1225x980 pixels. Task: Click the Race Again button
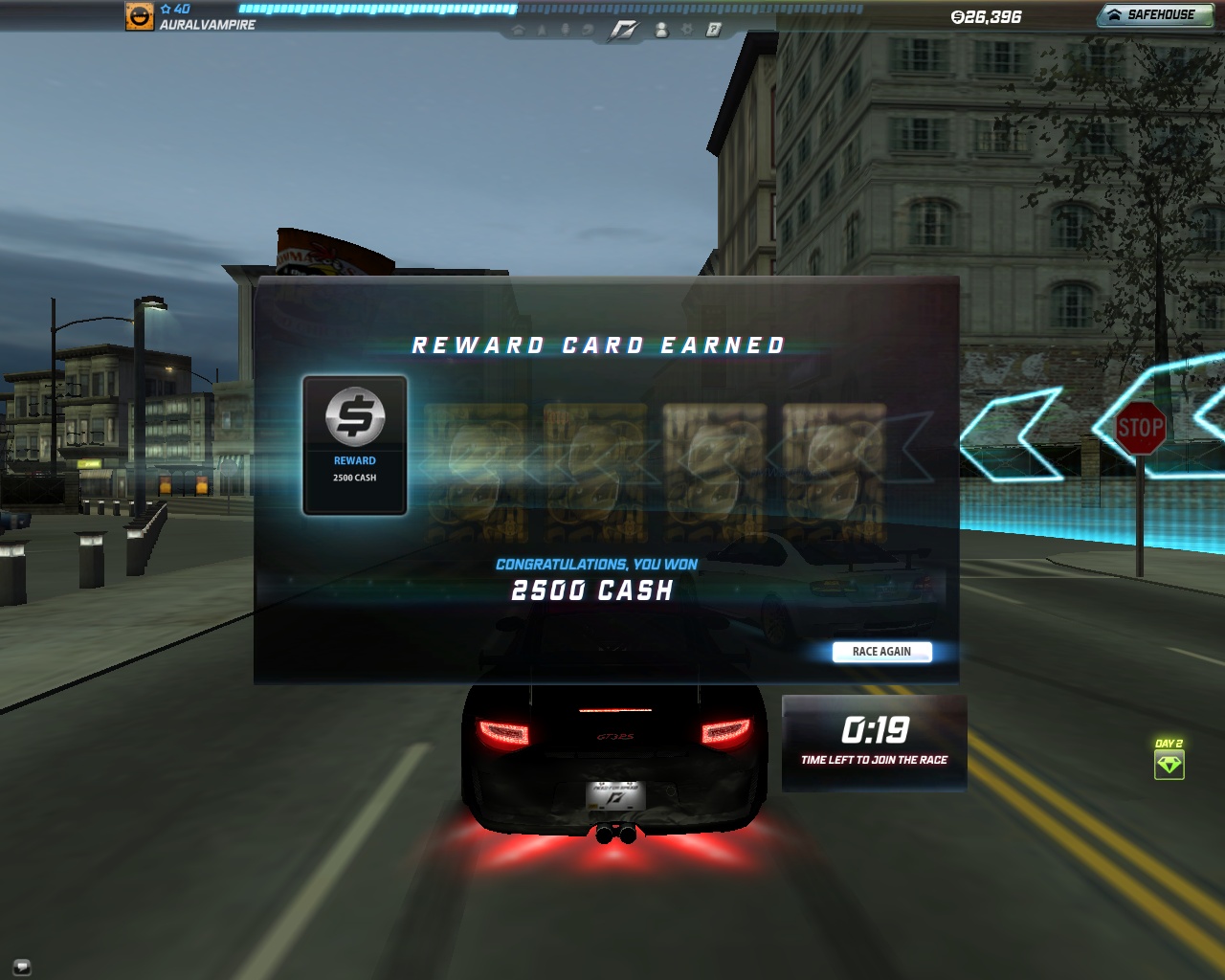click(x=881, y=652)
